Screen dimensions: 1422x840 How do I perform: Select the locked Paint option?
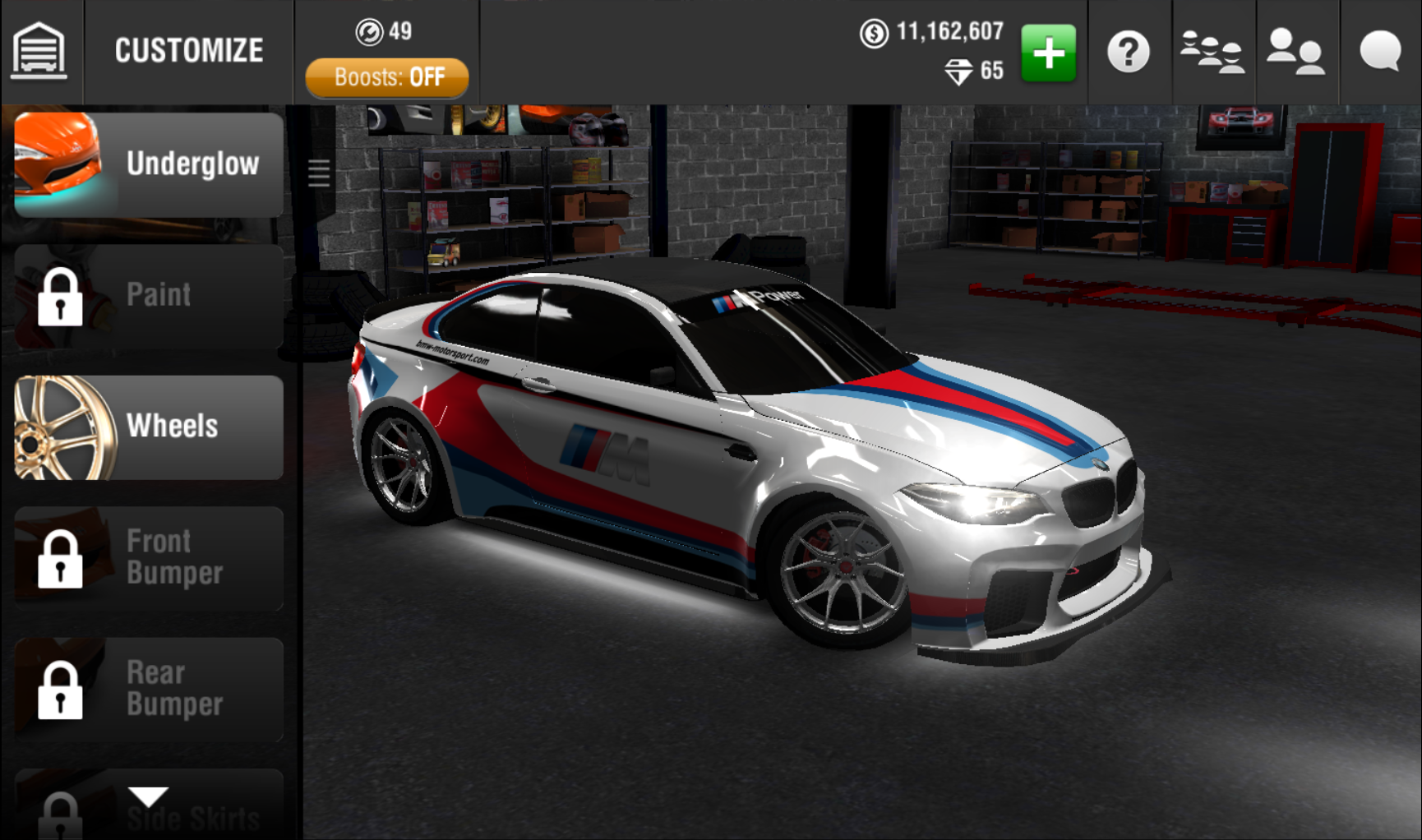[x=149, y=296]
